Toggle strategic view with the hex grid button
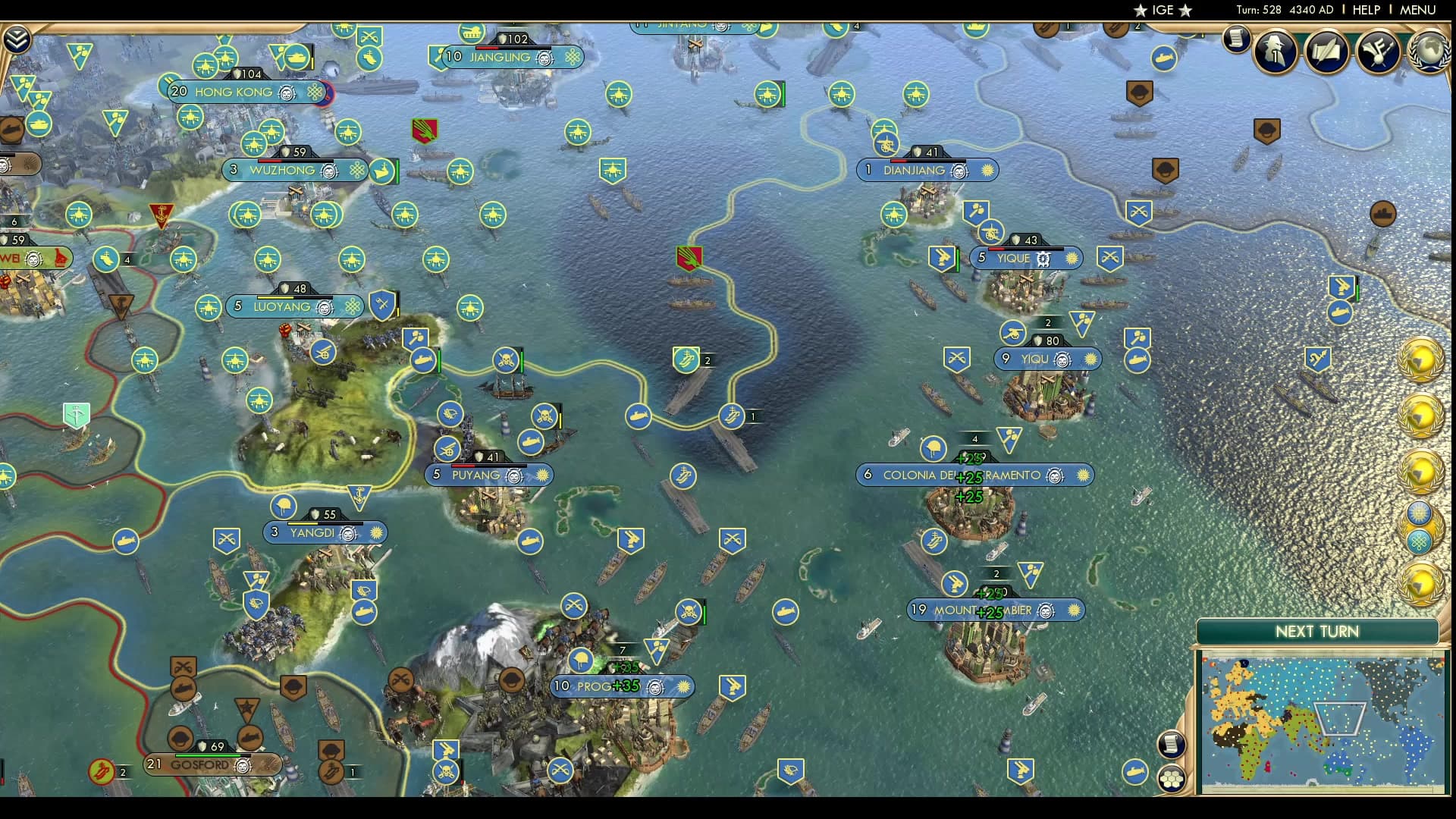The width and height of the screenshot is (1456, 819). tap(1172, 779)
